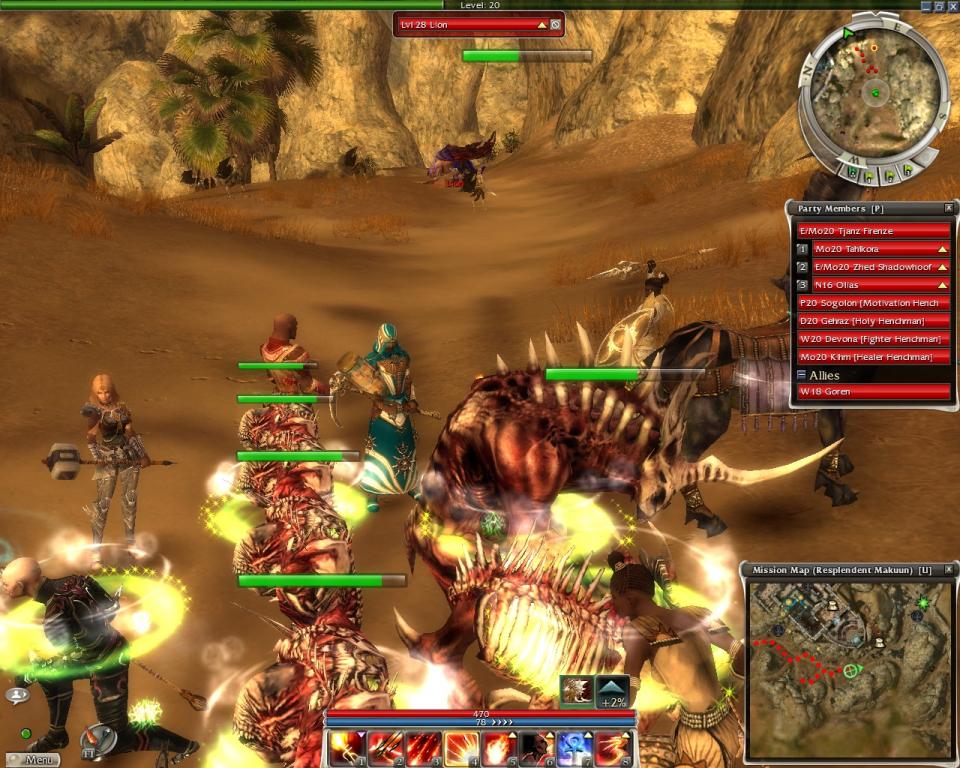Use the blue ankh skill in slot 7
Image resolution: width=960 pixels, height=768 pixels.
pyautogui.click(x=574, y=746)
